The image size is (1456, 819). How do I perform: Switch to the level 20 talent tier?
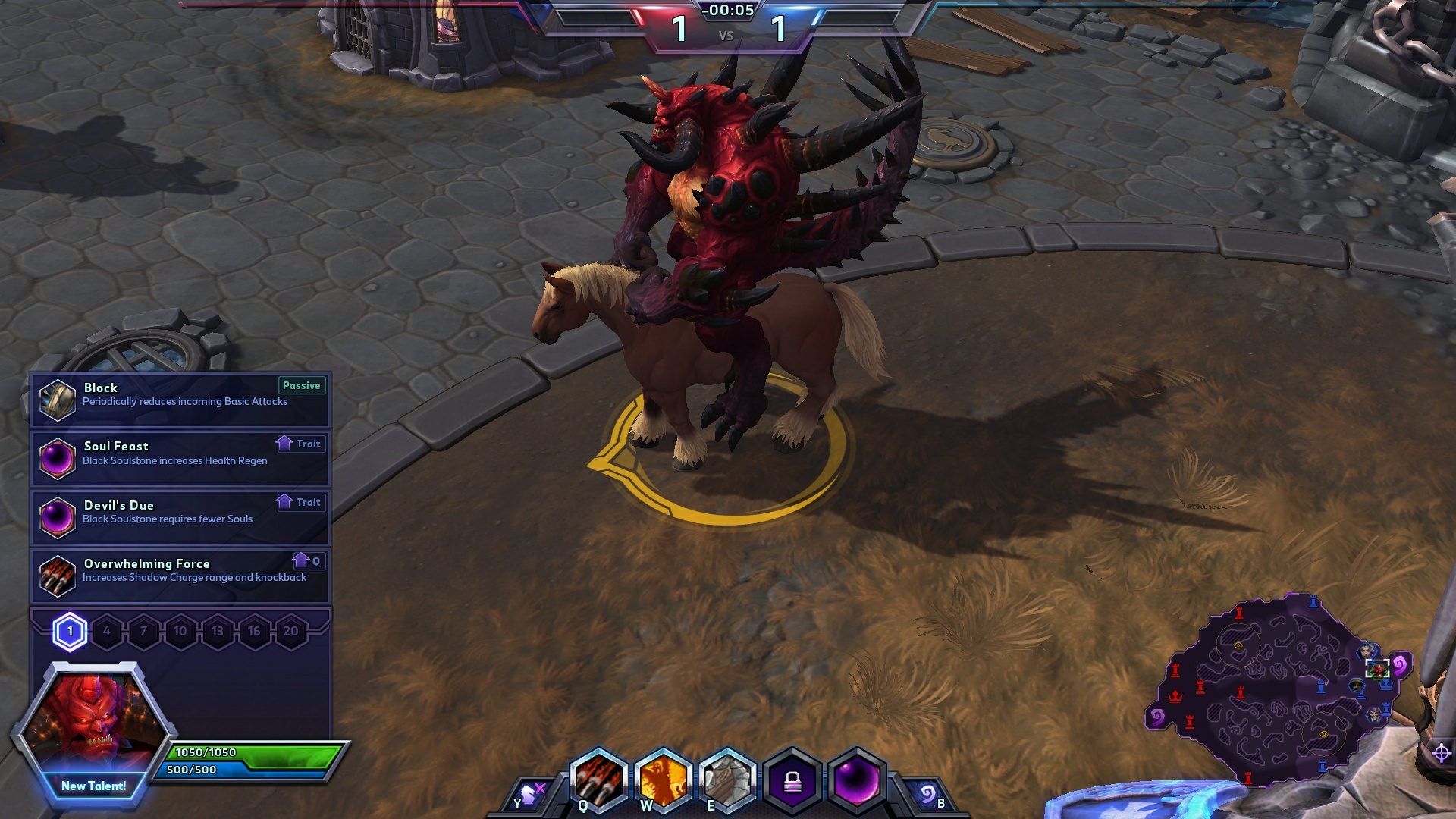point(290,632)
